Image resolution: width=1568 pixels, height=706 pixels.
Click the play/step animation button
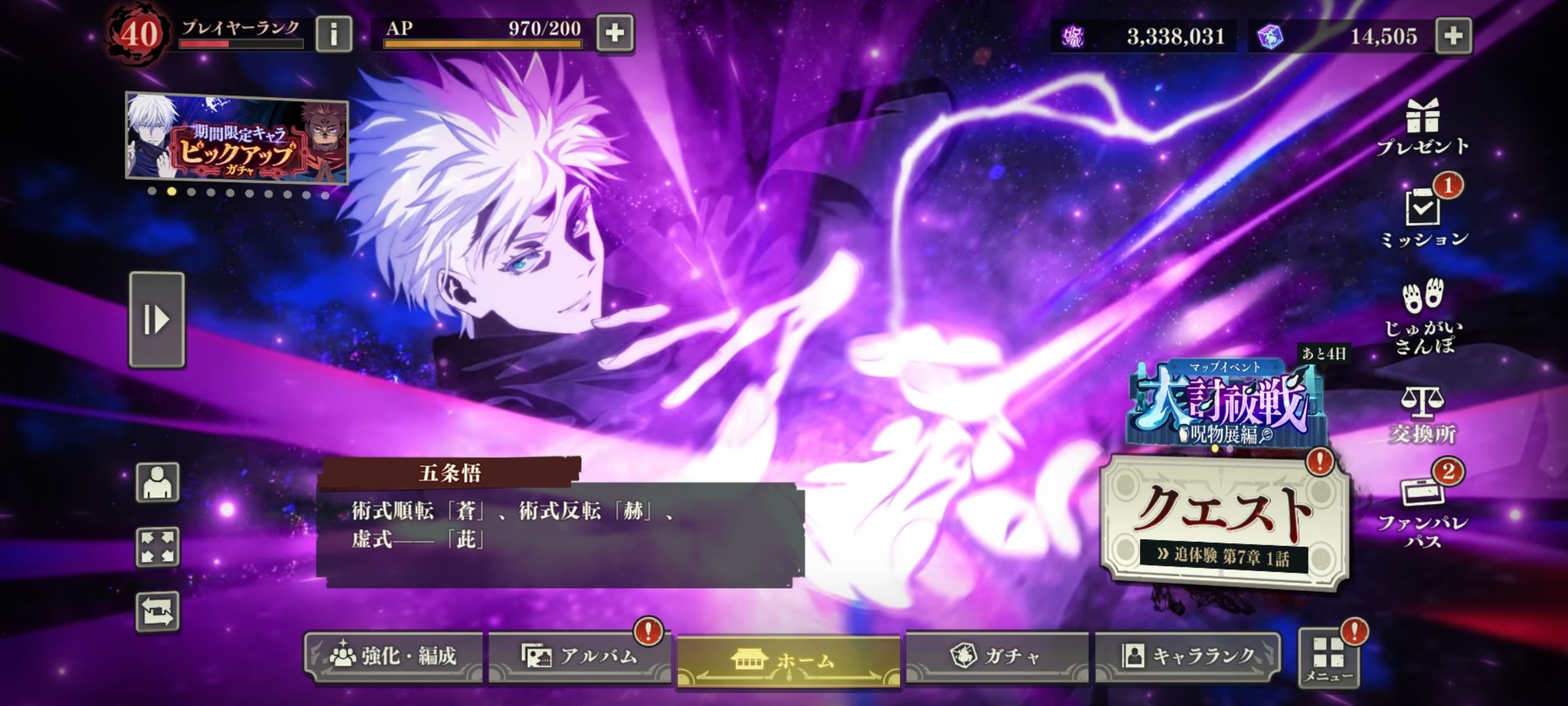coord(157,320)
